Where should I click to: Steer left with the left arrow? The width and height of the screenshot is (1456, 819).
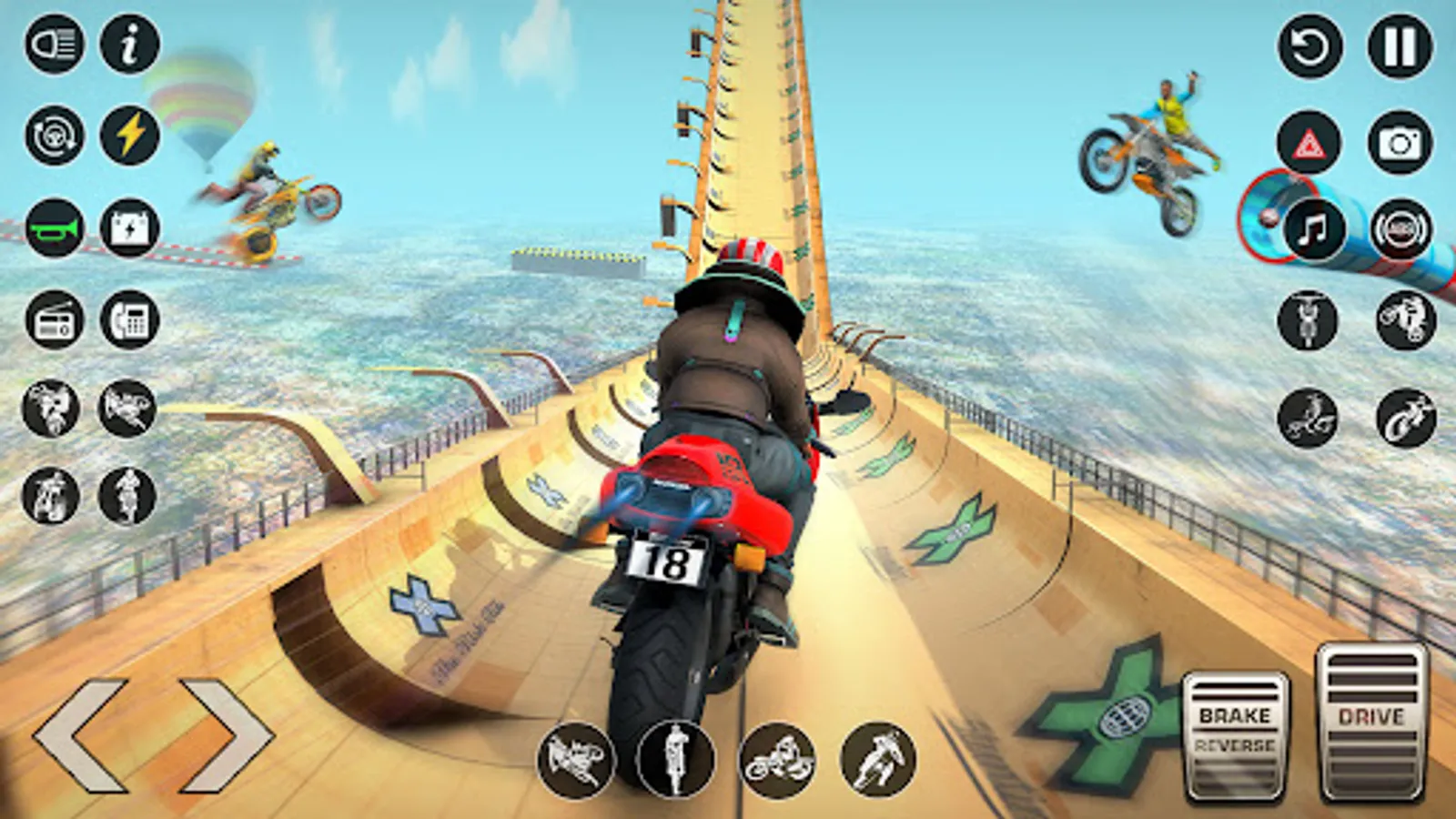[80, 733]
